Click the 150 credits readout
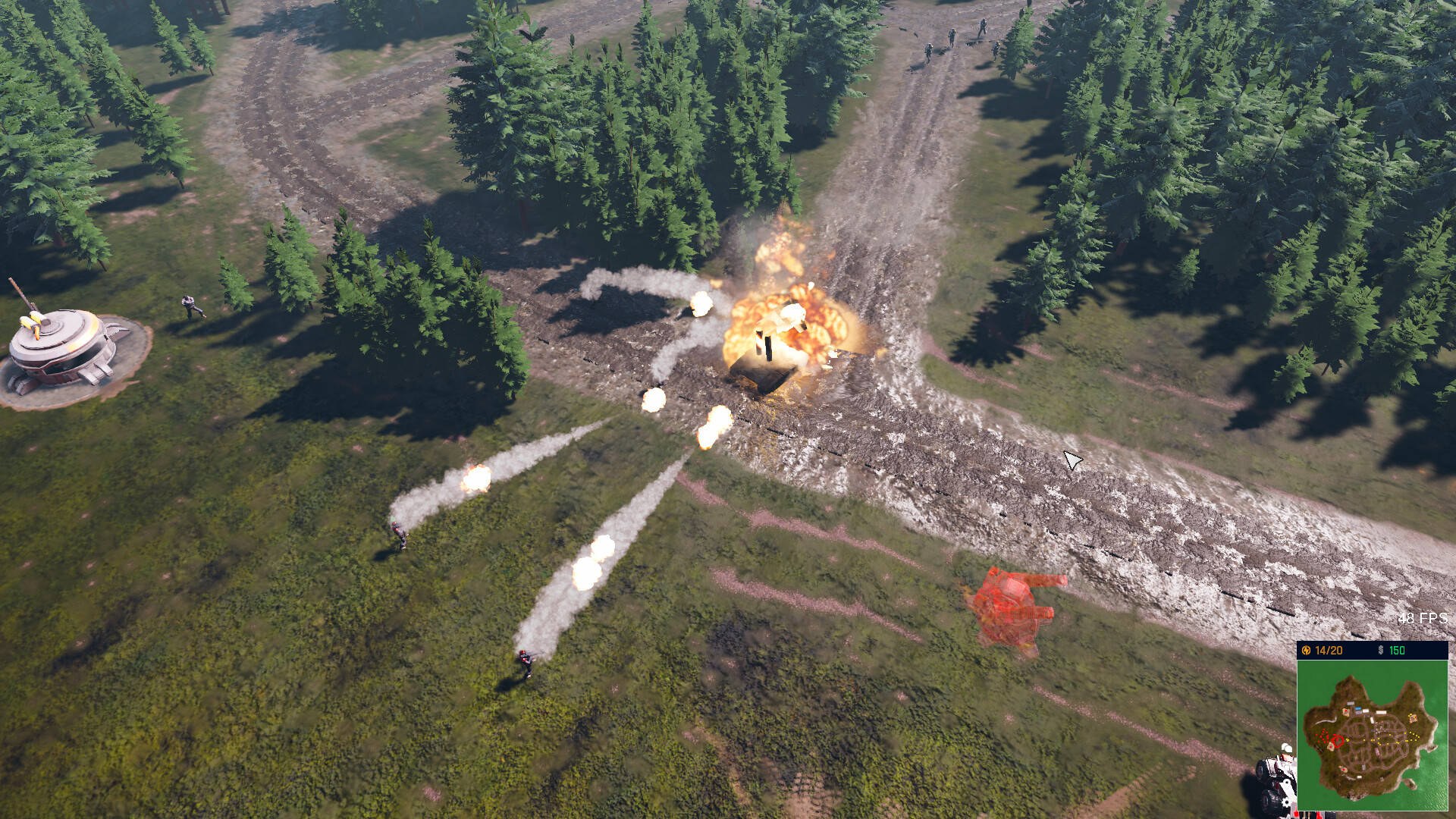Viewport: 1456px width, 819px height. (1397, 649)
